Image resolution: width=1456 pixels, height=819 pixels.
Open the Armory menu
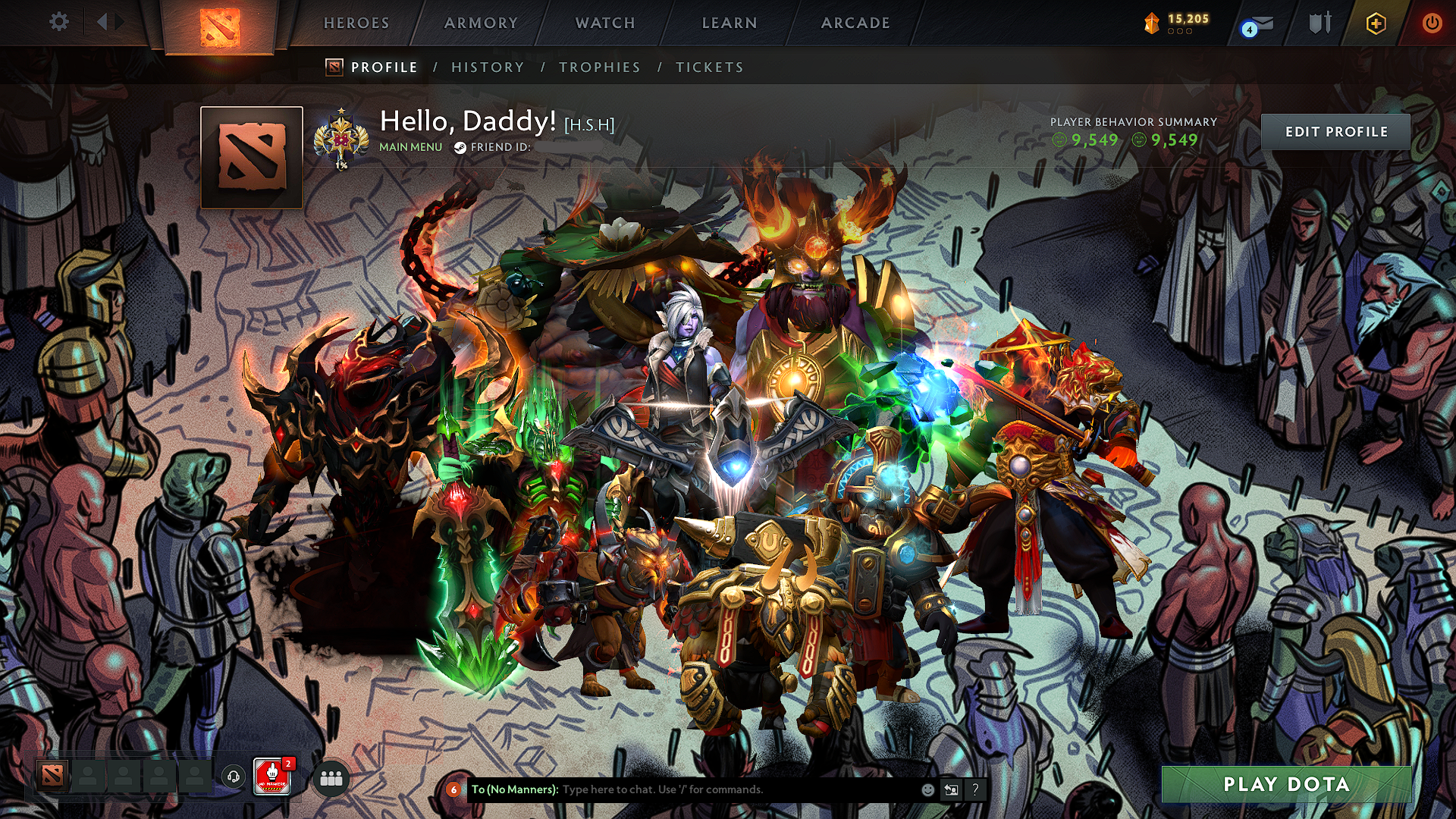coord(481,23)
